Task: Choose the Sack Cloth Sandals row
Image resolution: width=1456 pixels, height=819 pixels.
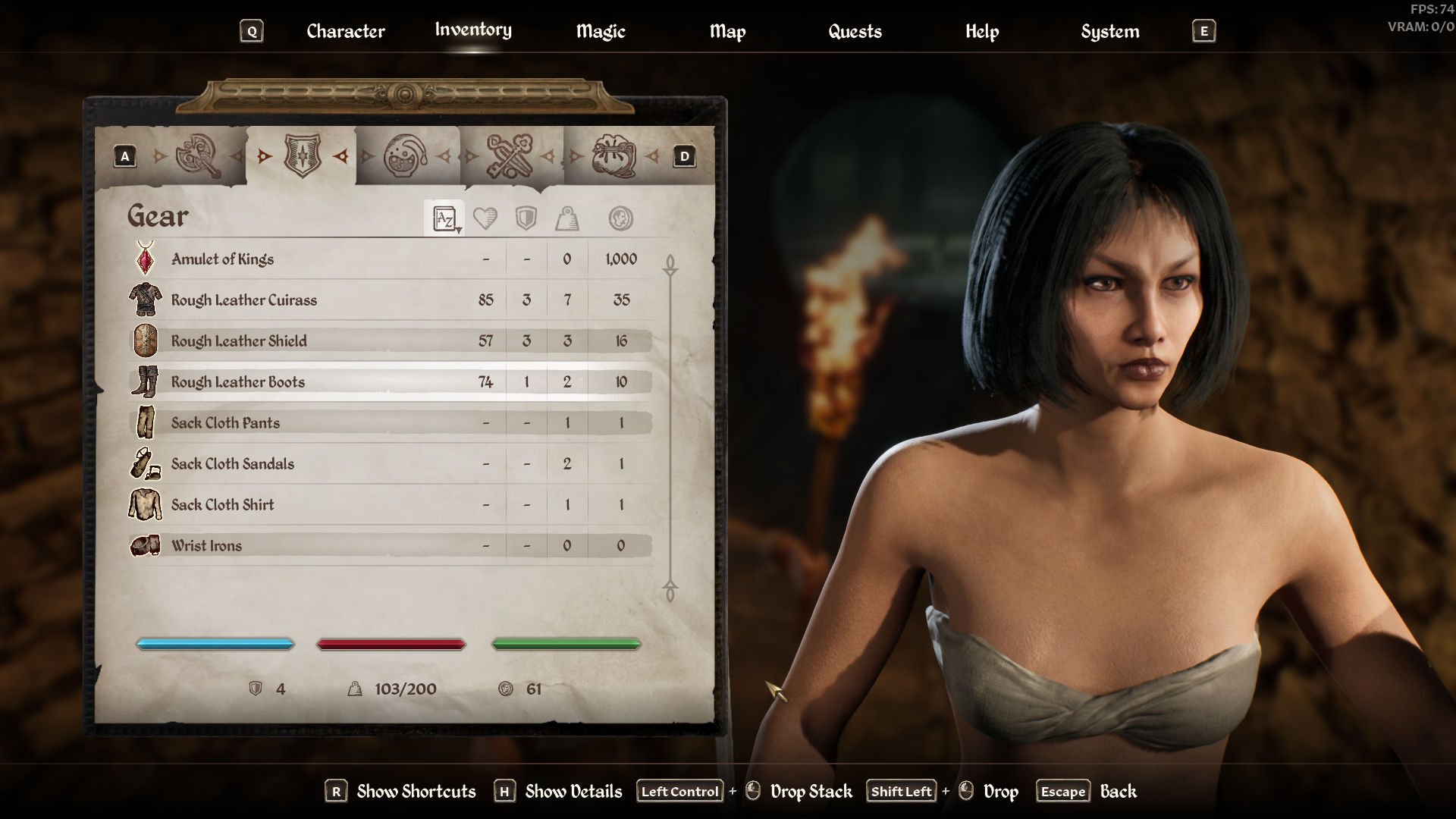Action: tap(233, 464)
